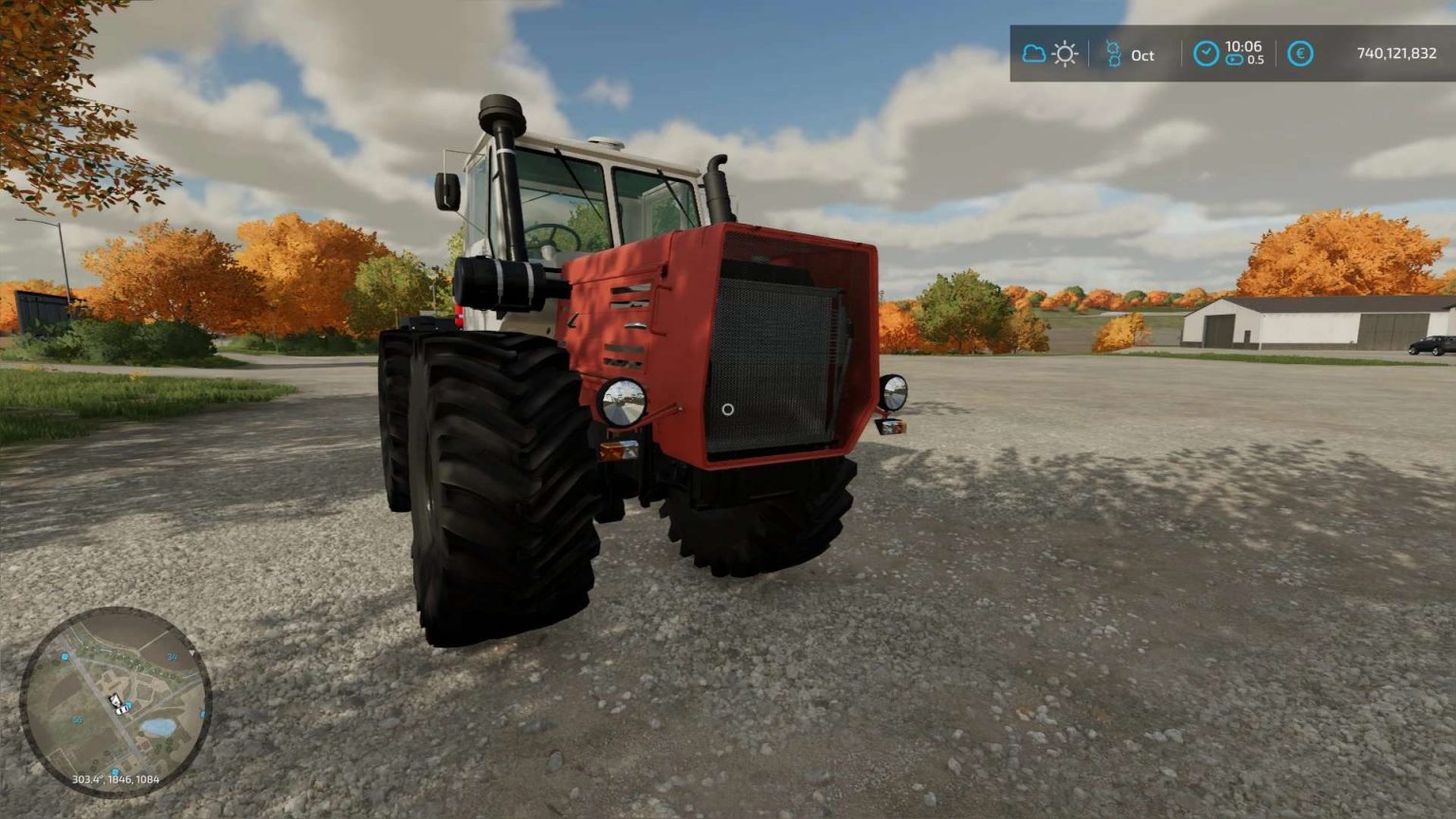Click the euro currency icon

(x=1300, y=54)
